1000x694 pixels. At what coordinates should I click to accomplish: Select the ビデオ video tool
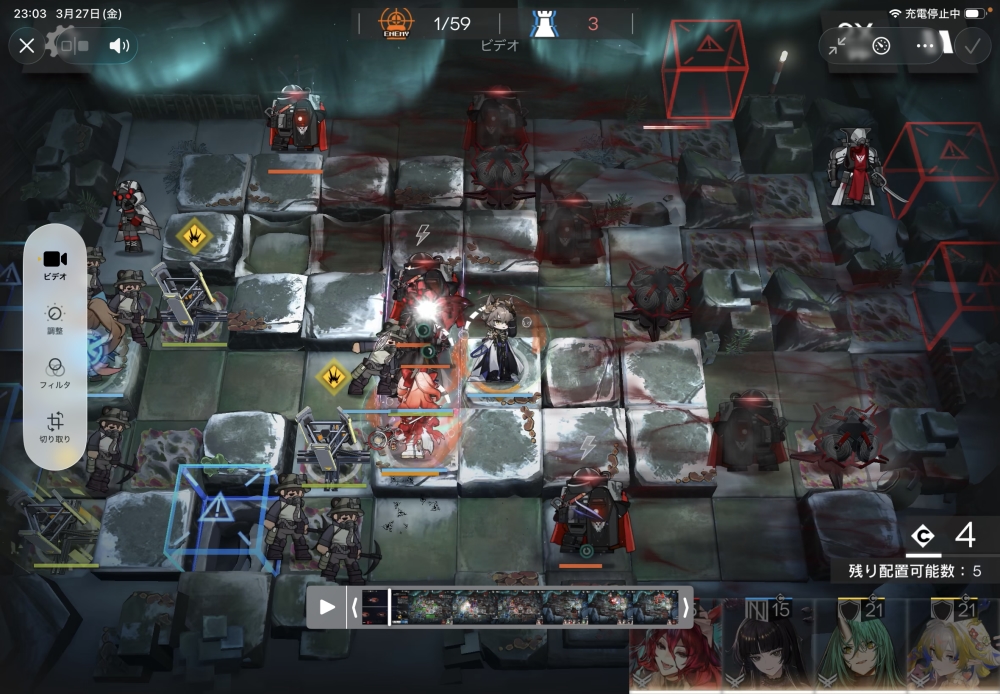click(x=55, y=265)
